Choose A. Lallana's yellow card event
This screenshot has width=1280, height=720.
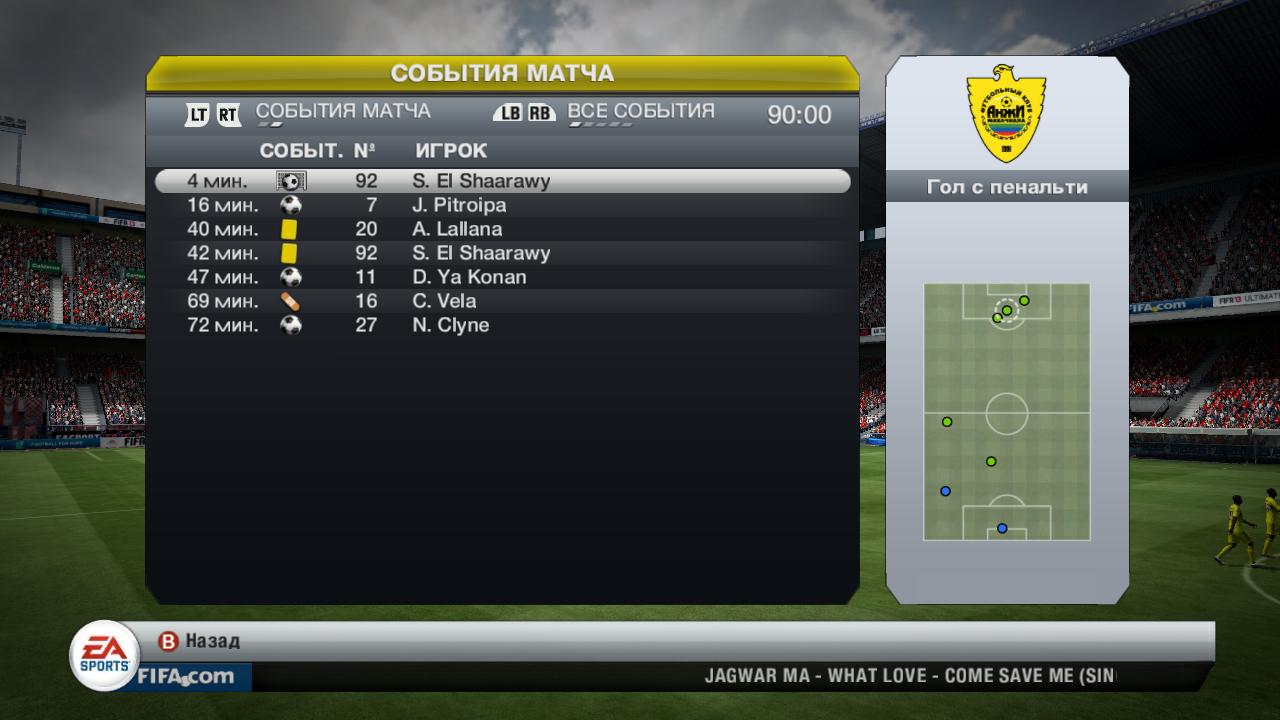502,229
